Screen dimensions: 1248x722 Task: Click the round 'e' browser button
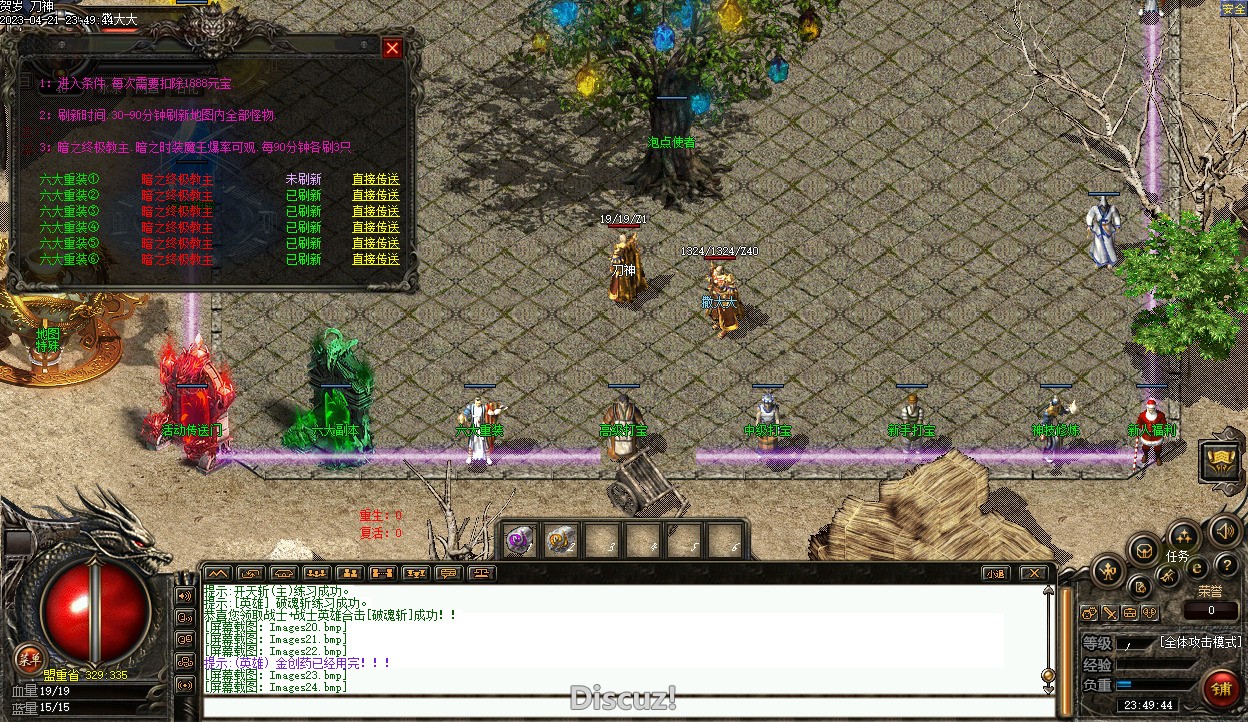click(1198, 568)
